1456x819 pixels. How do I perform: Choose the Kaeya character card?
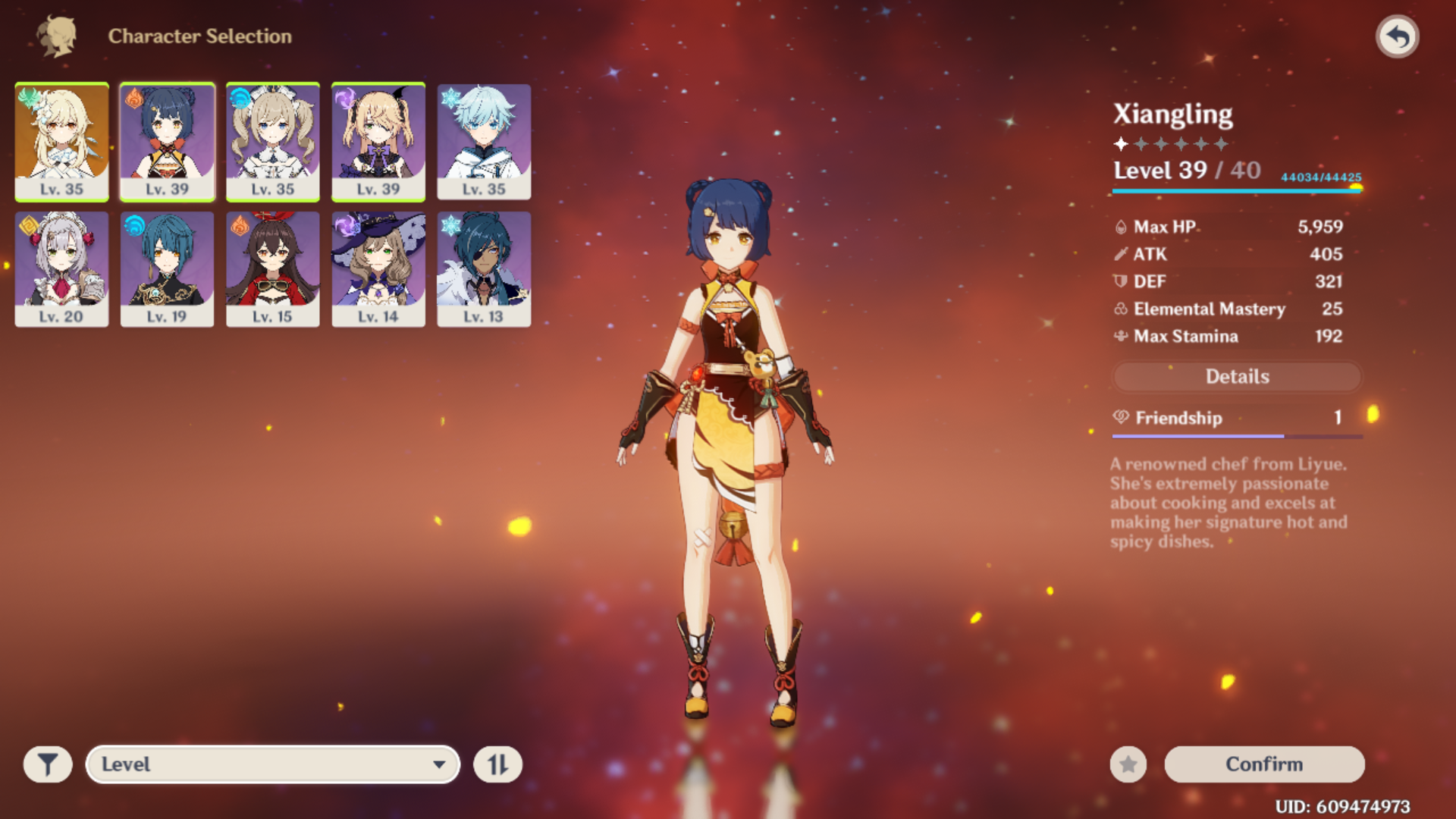tap(484, 269)
